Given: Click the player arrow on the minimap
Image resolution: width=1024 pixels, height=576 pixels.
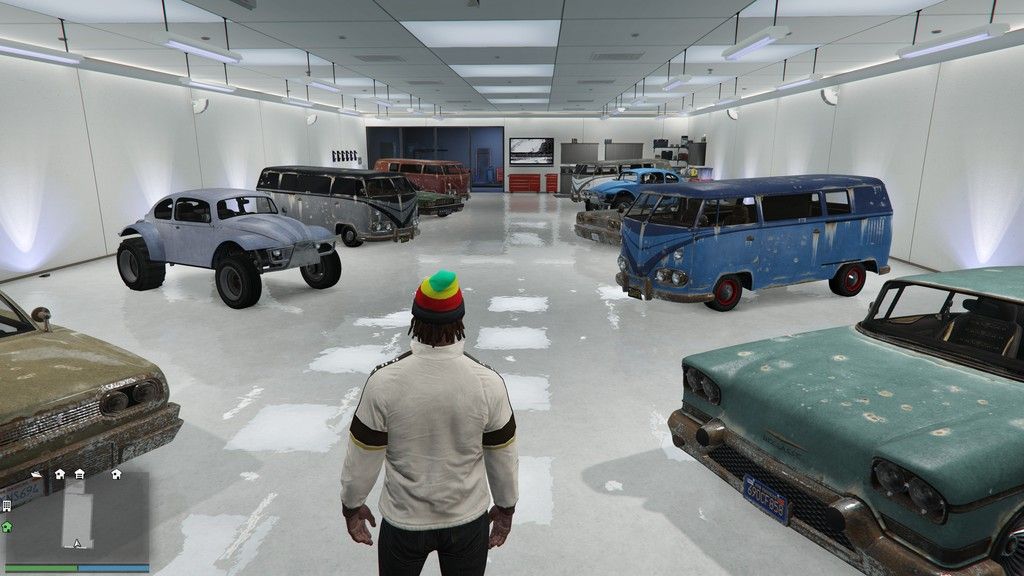Looking at the screenshot, I should [x=76, y=544].
